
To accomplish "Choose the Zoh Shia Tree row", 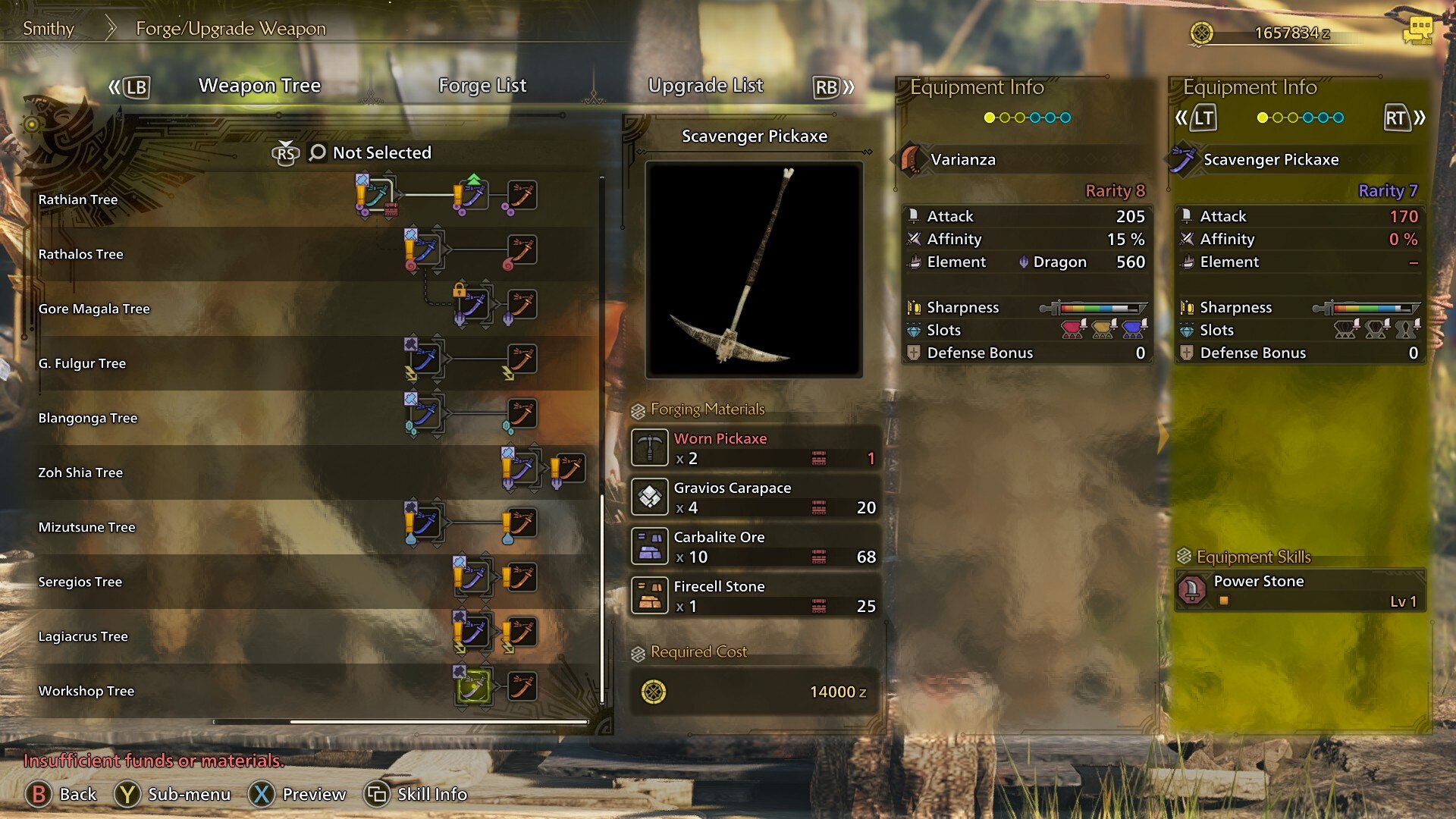I will (x=80, y=472).
